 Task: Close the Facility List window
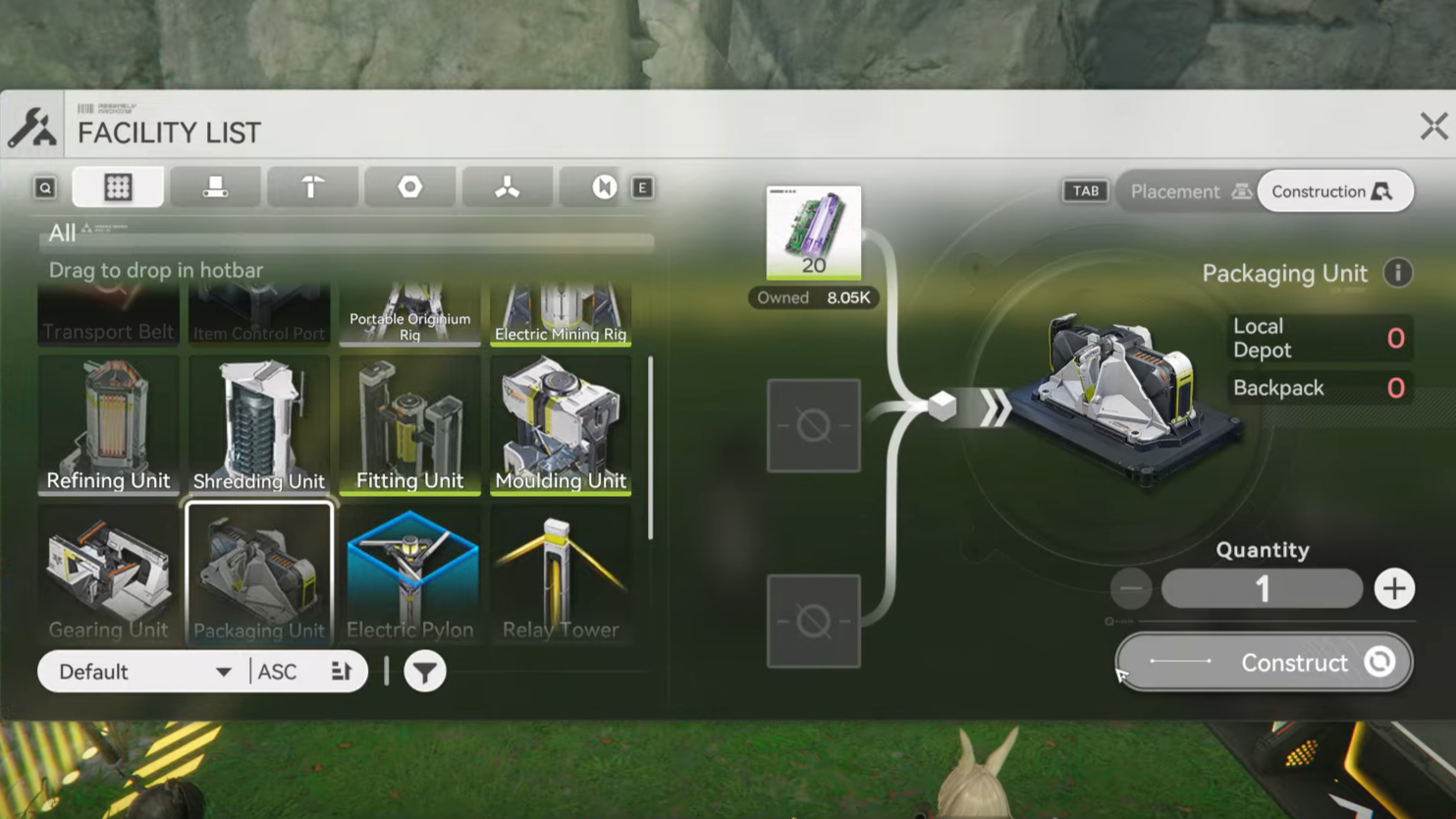(1432, 126)
